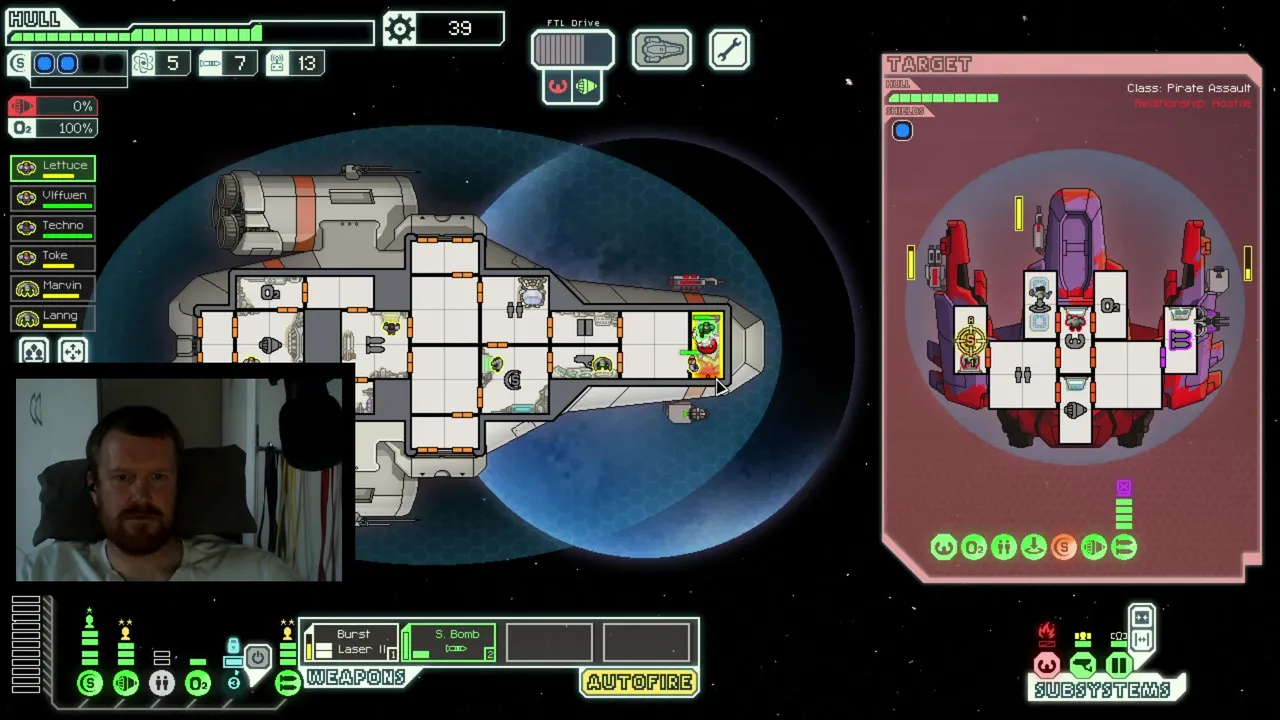Power the medbay system icon
The width and height of the screenshot is (1280, 720).
161,683
